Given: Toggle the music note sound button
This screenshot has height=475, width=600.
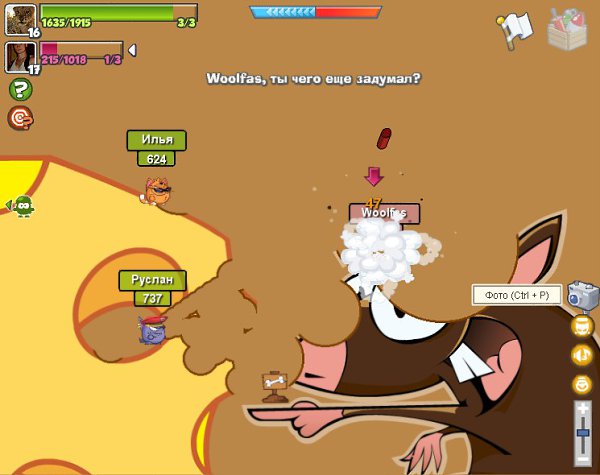Looking at the screenshot, I should pos(582,355).
